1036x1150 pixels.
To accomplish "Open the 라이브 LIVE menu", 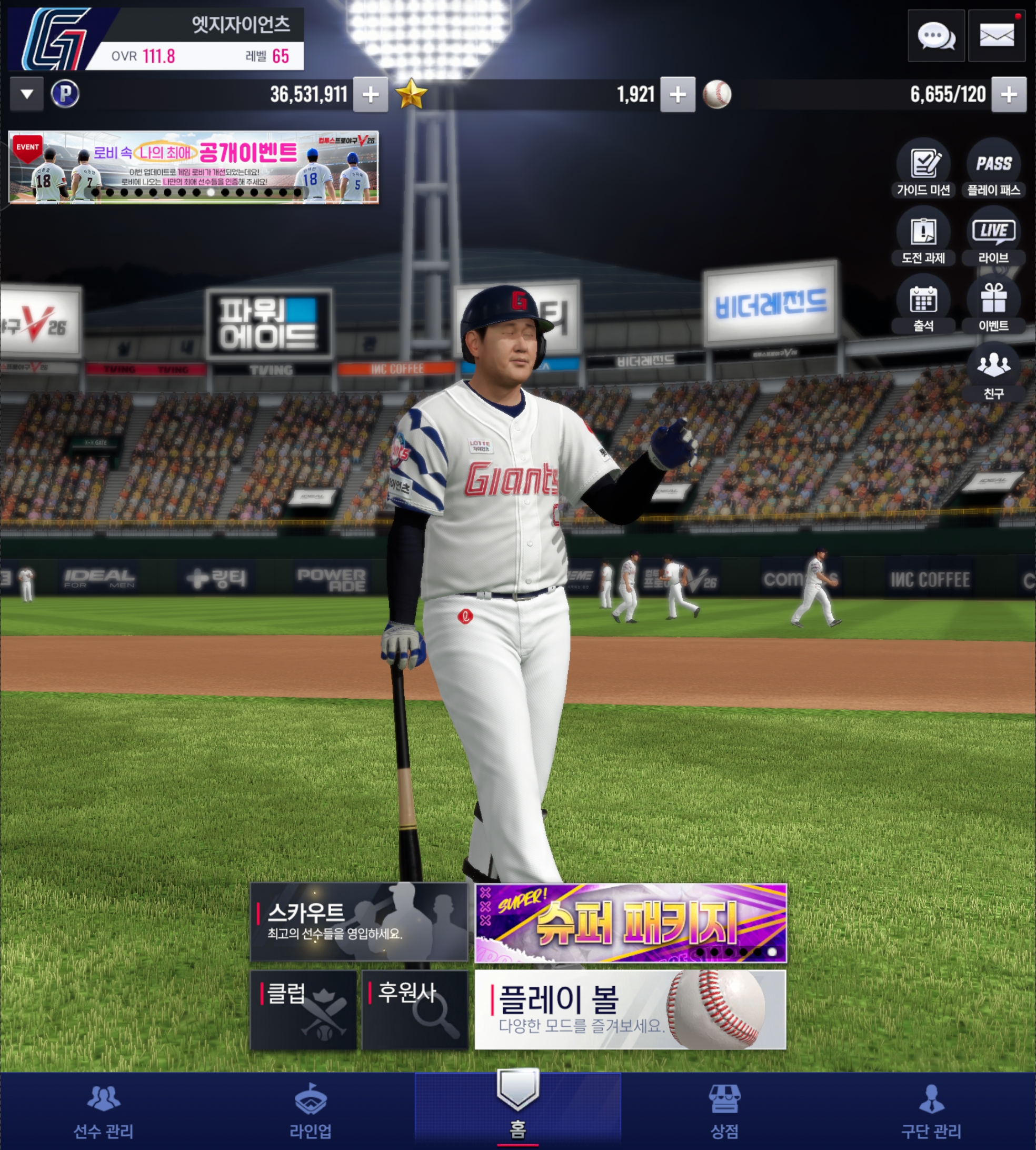I will click(x=994, y=237).
